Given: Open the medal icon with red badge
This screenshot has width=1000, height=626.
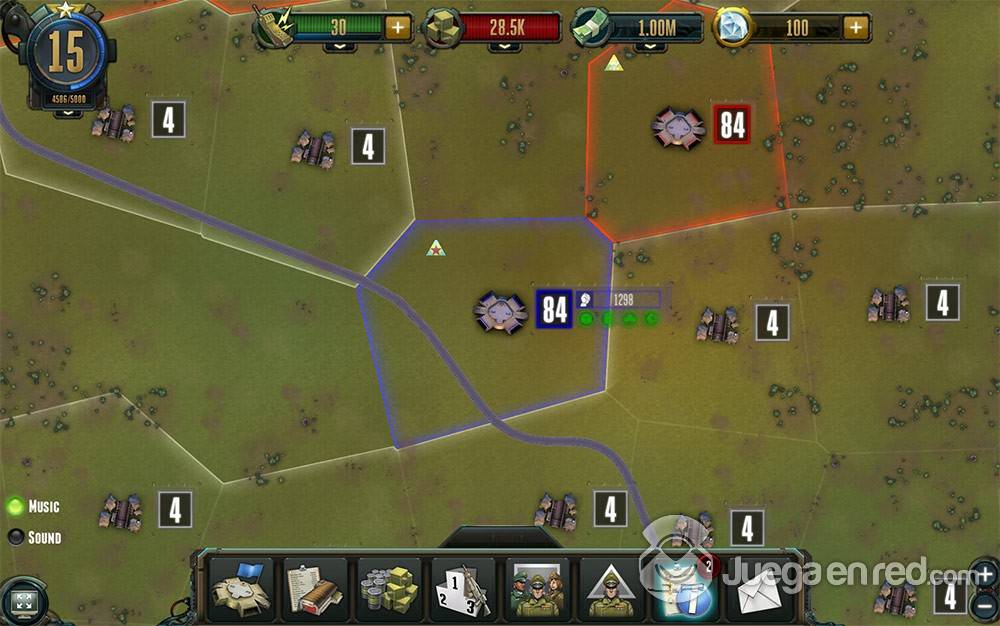Looking at the screenshot, I should pyautogui.click(x=686, y=589).
